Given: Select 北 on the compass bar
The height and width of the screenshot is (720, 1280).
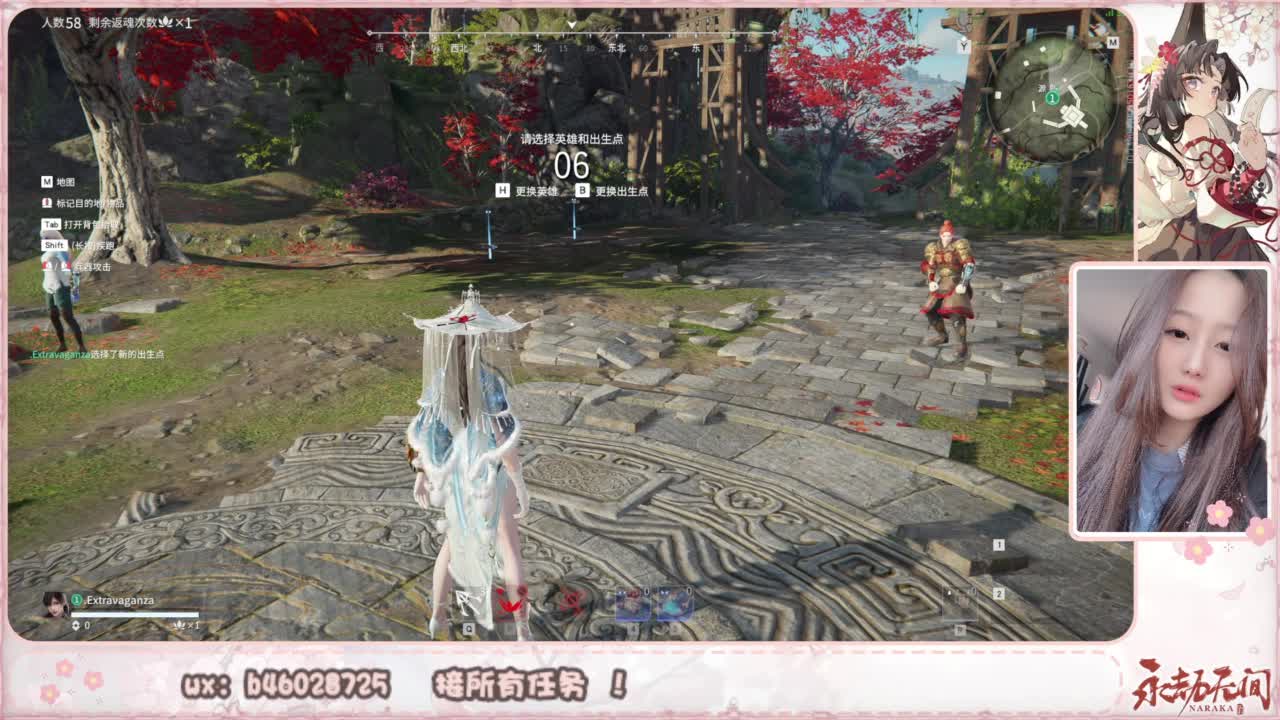Looking at the screenshot, I should pos(536,47).
